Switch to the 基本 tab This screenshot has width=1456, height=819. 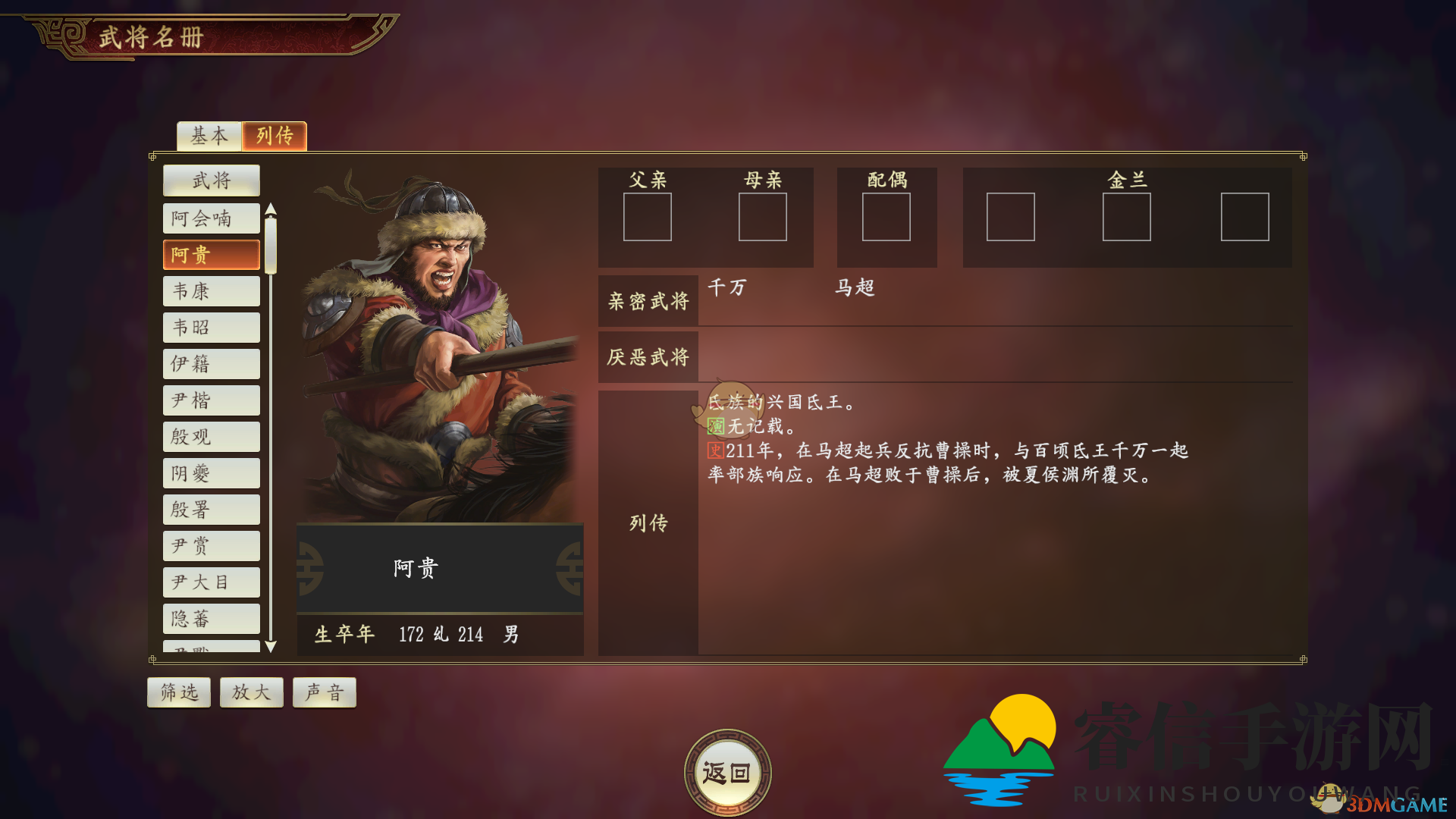click(x=209, y=136)
